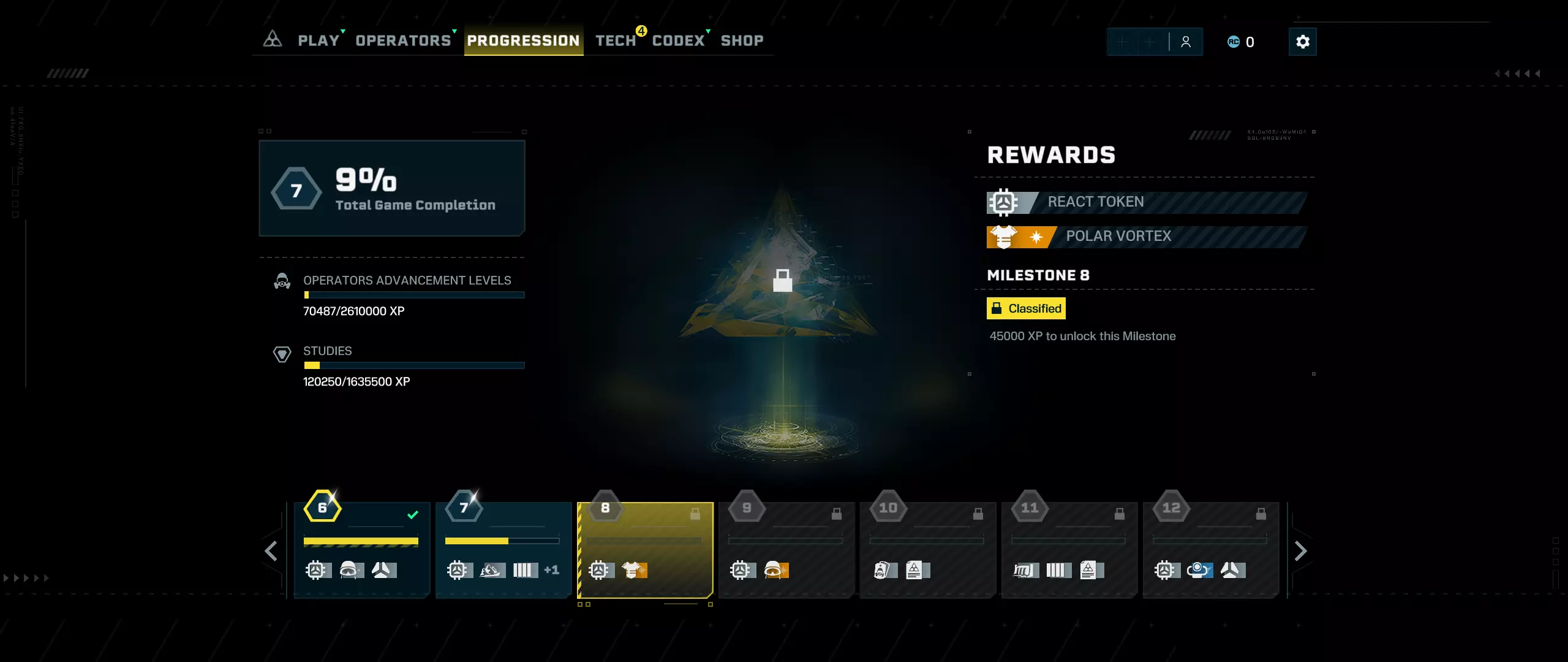Viewport: 1568px width, 662px height.
Task: Open the locked Milestone 12 card
Action: (x=1211, y=550)
